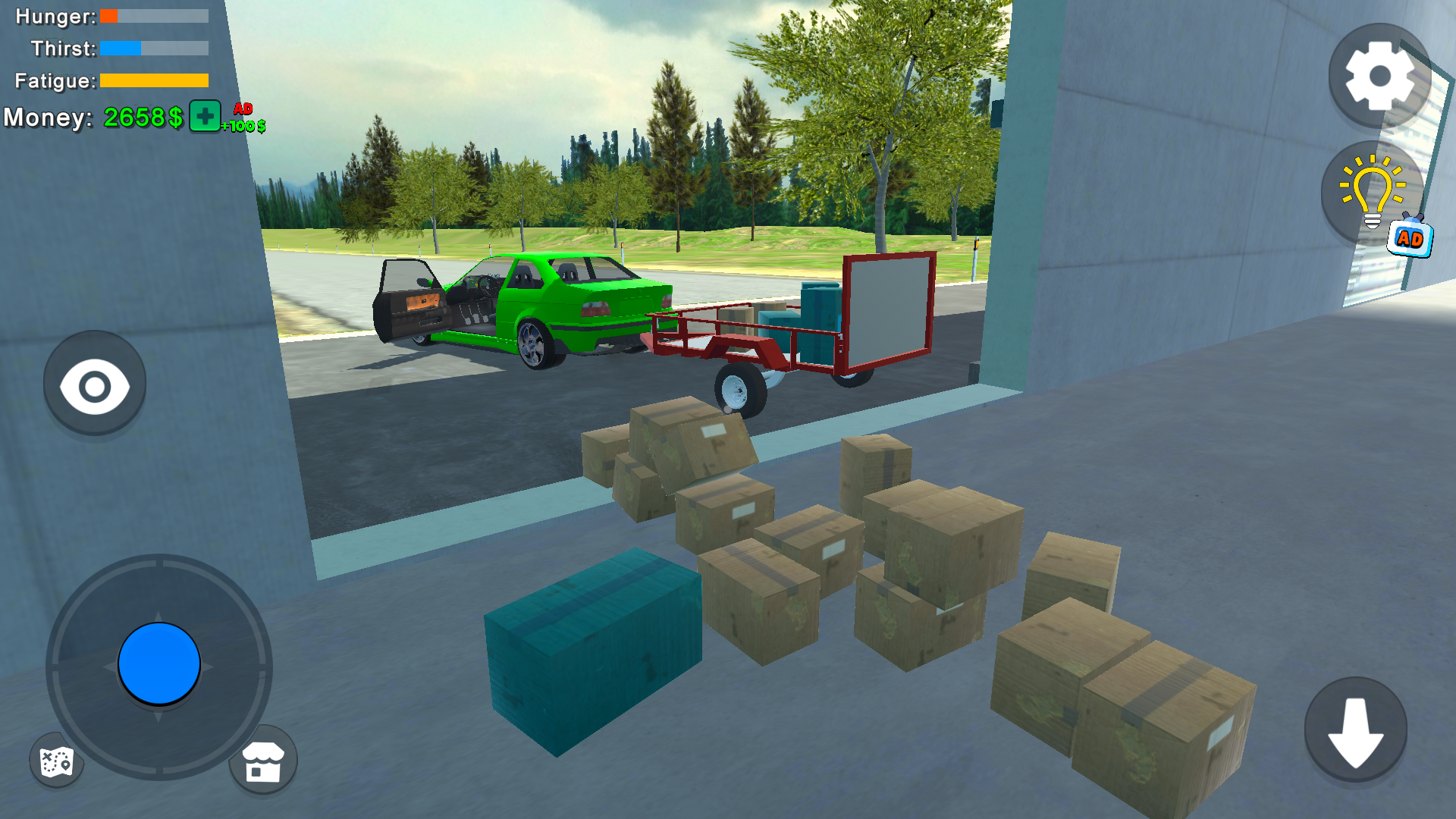Tap the red AD +100$ reward label
This screenshot has width=1456, height=819.
(x=243, y=118)
